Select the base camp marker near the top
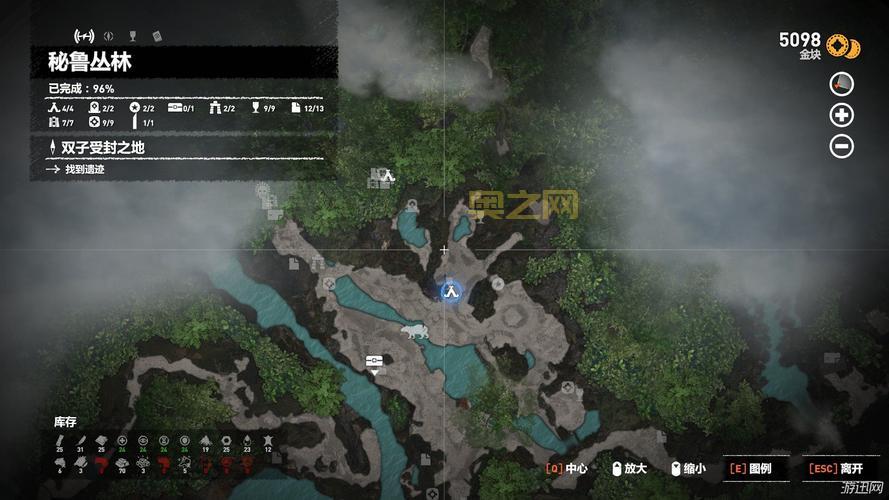889x500 pixels. point(388,176)
